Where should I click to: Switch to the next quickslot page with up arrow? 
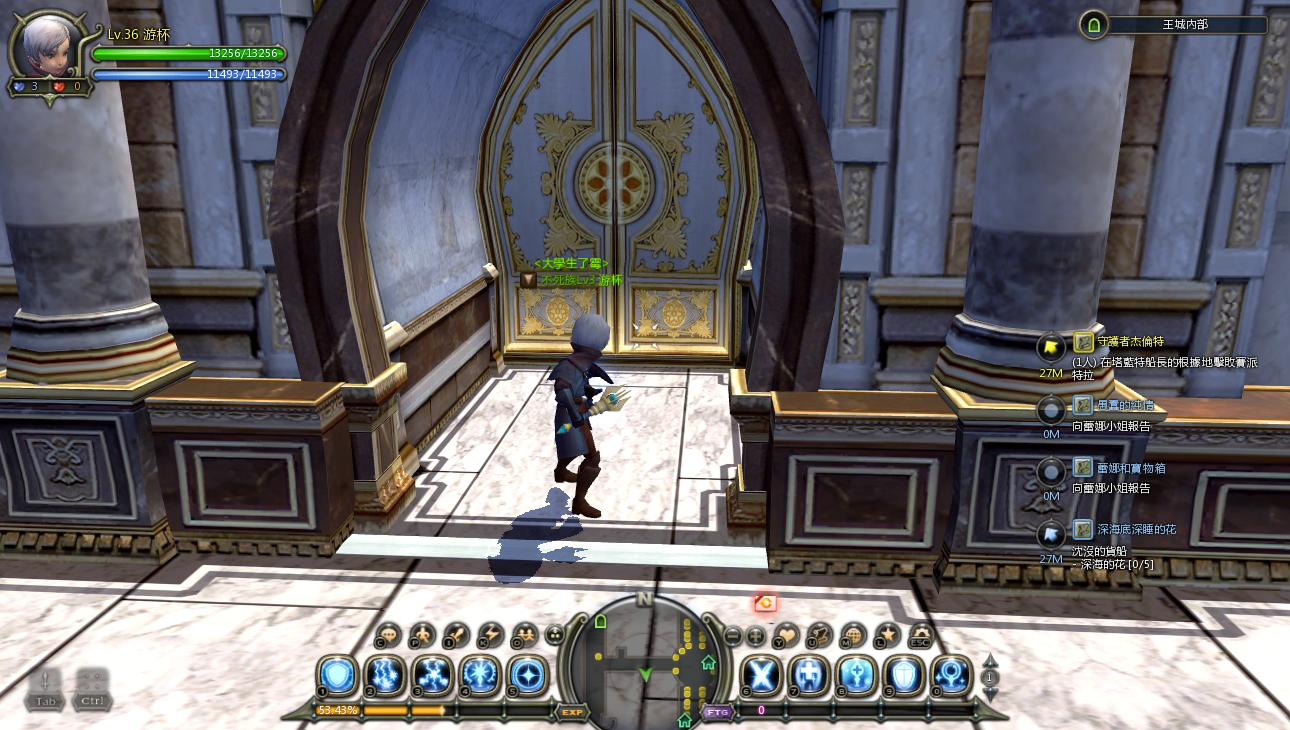coord(990,660)
